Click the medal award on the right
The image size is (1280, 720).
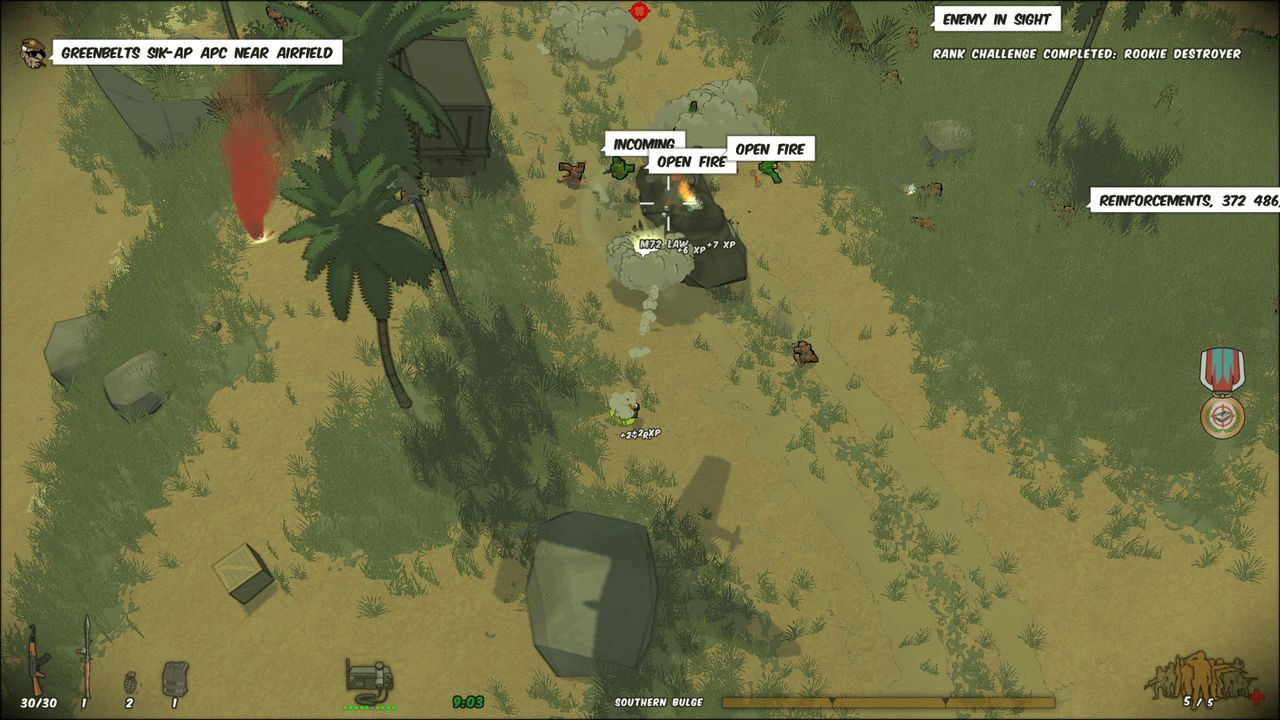point(1222,390)
